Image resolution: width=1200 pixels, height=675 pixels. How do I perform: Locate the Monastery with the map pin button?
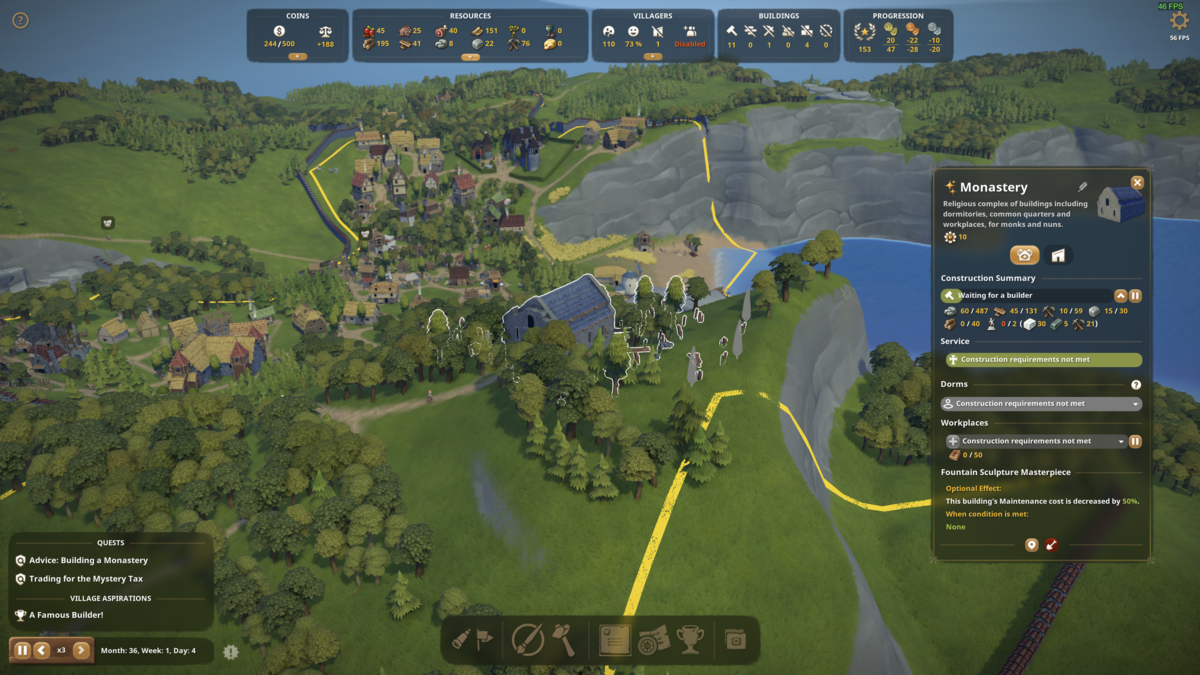pyautogui.click(x=1032, y=545)
